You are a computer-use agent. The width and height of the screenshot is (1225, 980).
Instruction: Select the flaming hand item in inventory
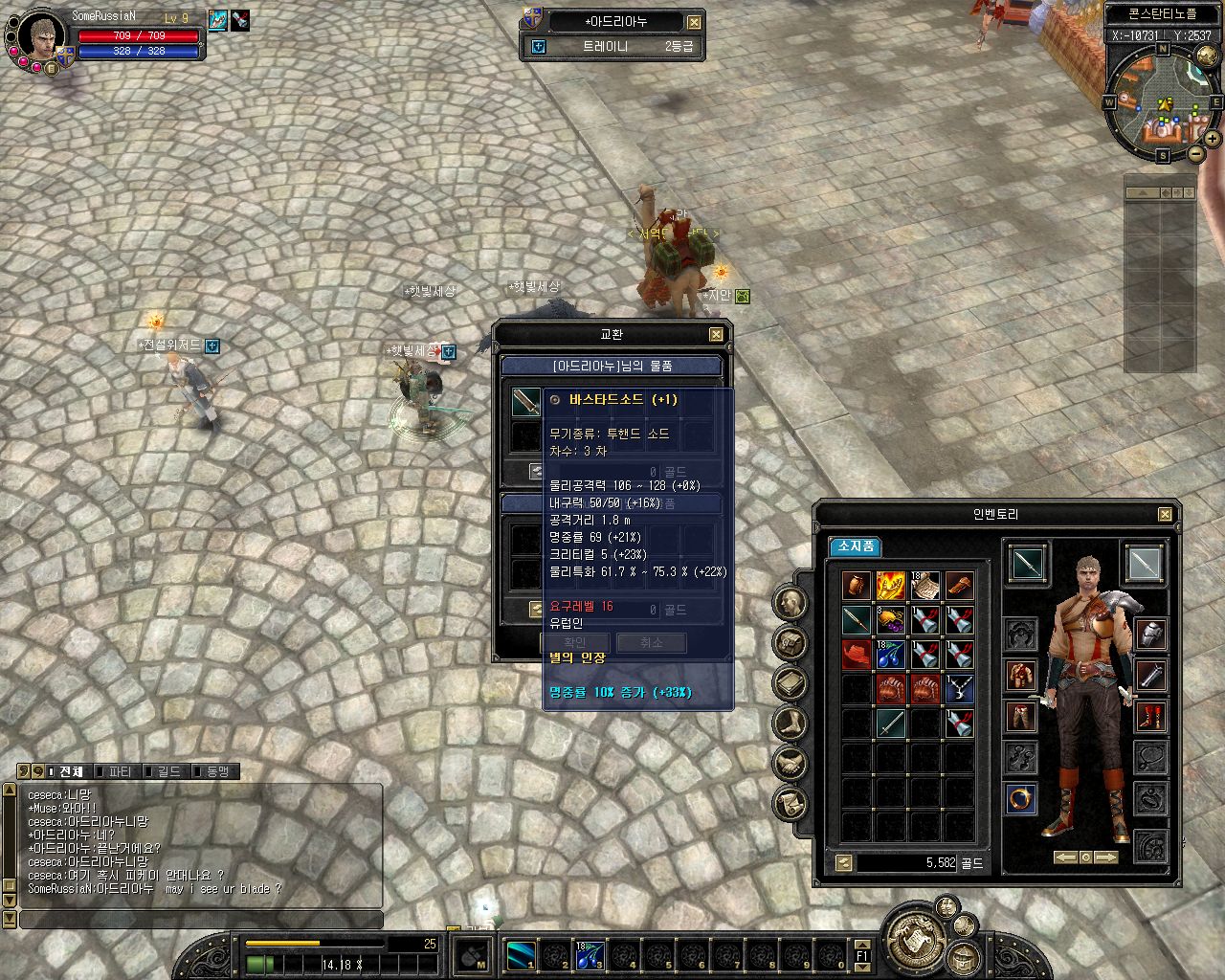click(890, 586)
